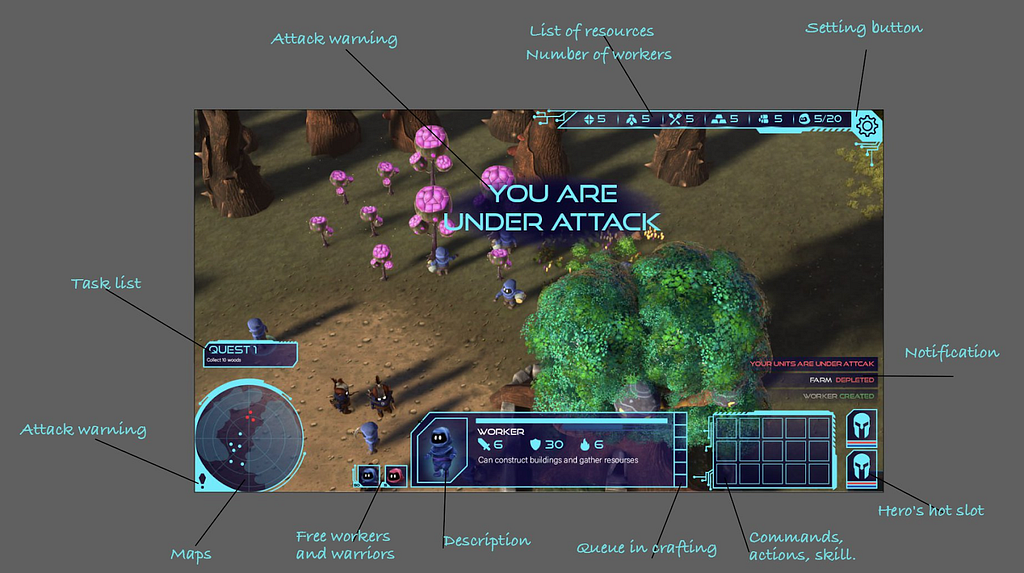This screenshot has width=1024, height=573.
Task: Open the 'Your units are under attack' notification
Action: click(812, 364)
